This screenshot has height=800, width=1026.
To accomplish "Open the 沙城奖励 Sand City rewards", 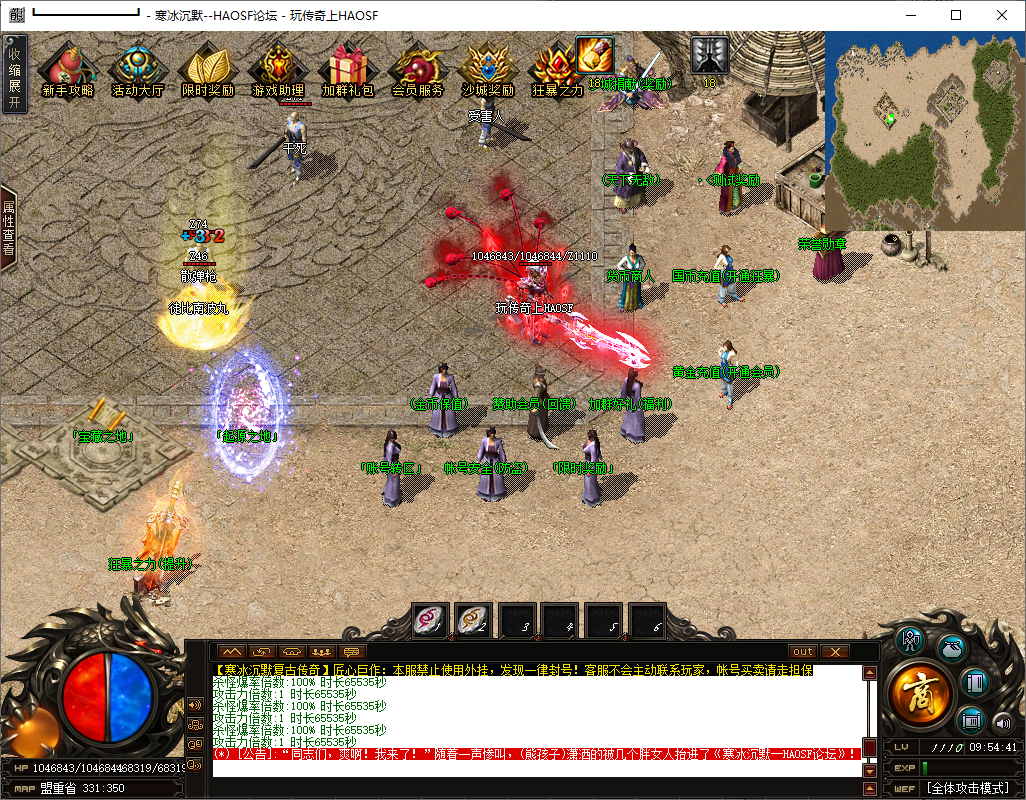I will pyautogui.click(x=487, y=68).
